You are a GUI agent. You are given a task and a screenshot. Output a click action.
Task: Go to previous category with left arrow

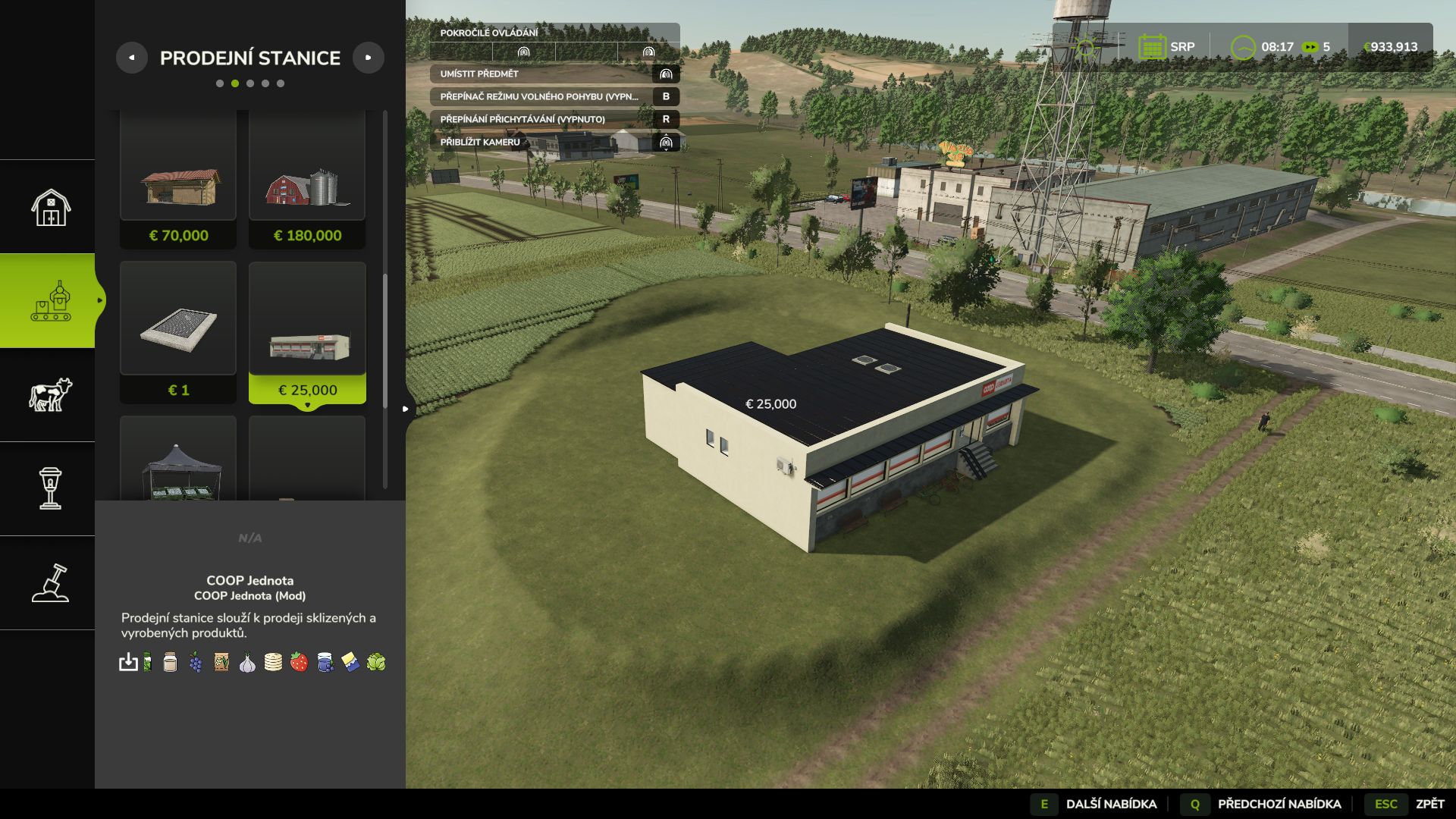pyautogui.click(x=132, y=58)
